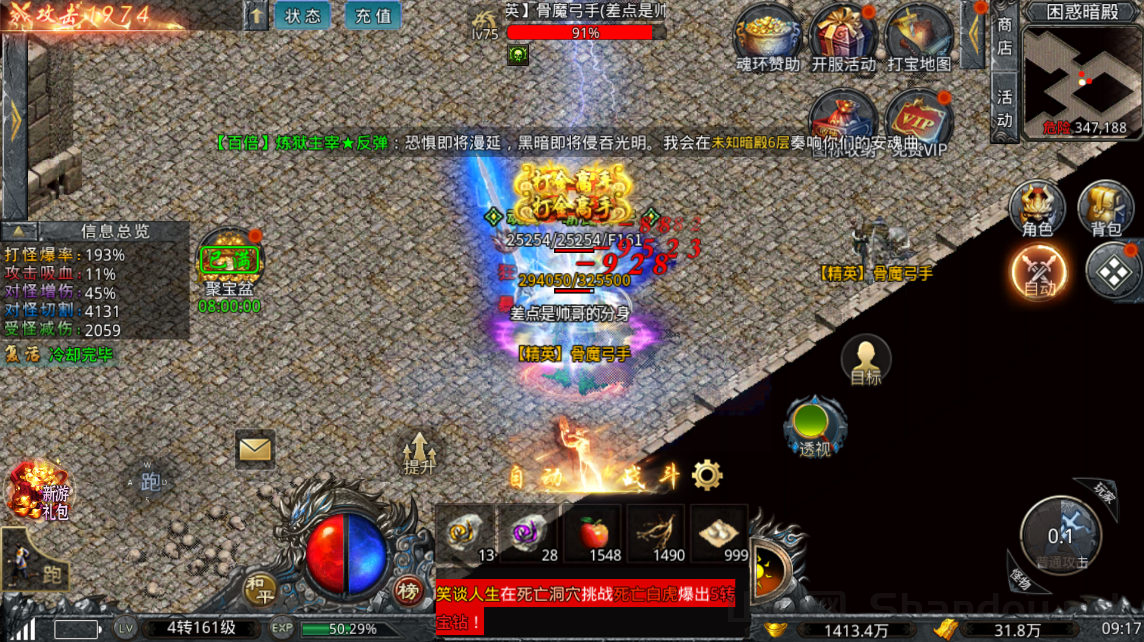Viewport: 1144px width, 642px height.
Task: Toggle the 自动 auto-battle button
Action: tap(1039, 271)
